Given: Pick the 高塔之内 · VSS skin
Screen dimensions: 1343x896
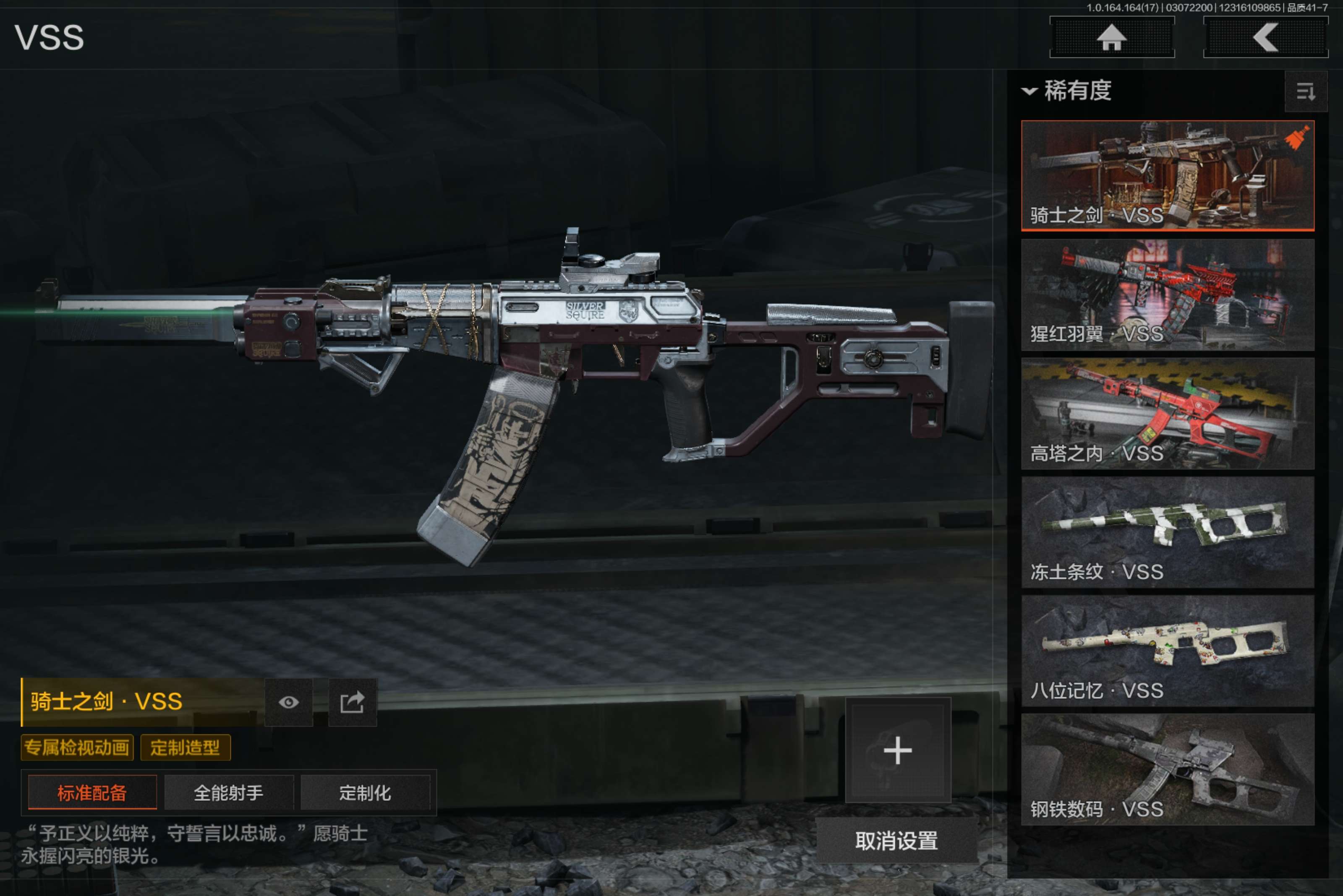Looking at the screenshot, I should click(1167, 413).
